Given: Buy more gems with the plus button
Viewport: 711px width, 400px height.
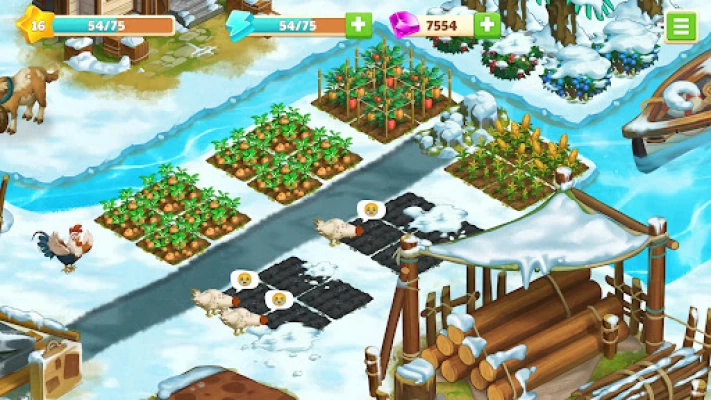Looking at the screenshot, I should pos(487,25).
